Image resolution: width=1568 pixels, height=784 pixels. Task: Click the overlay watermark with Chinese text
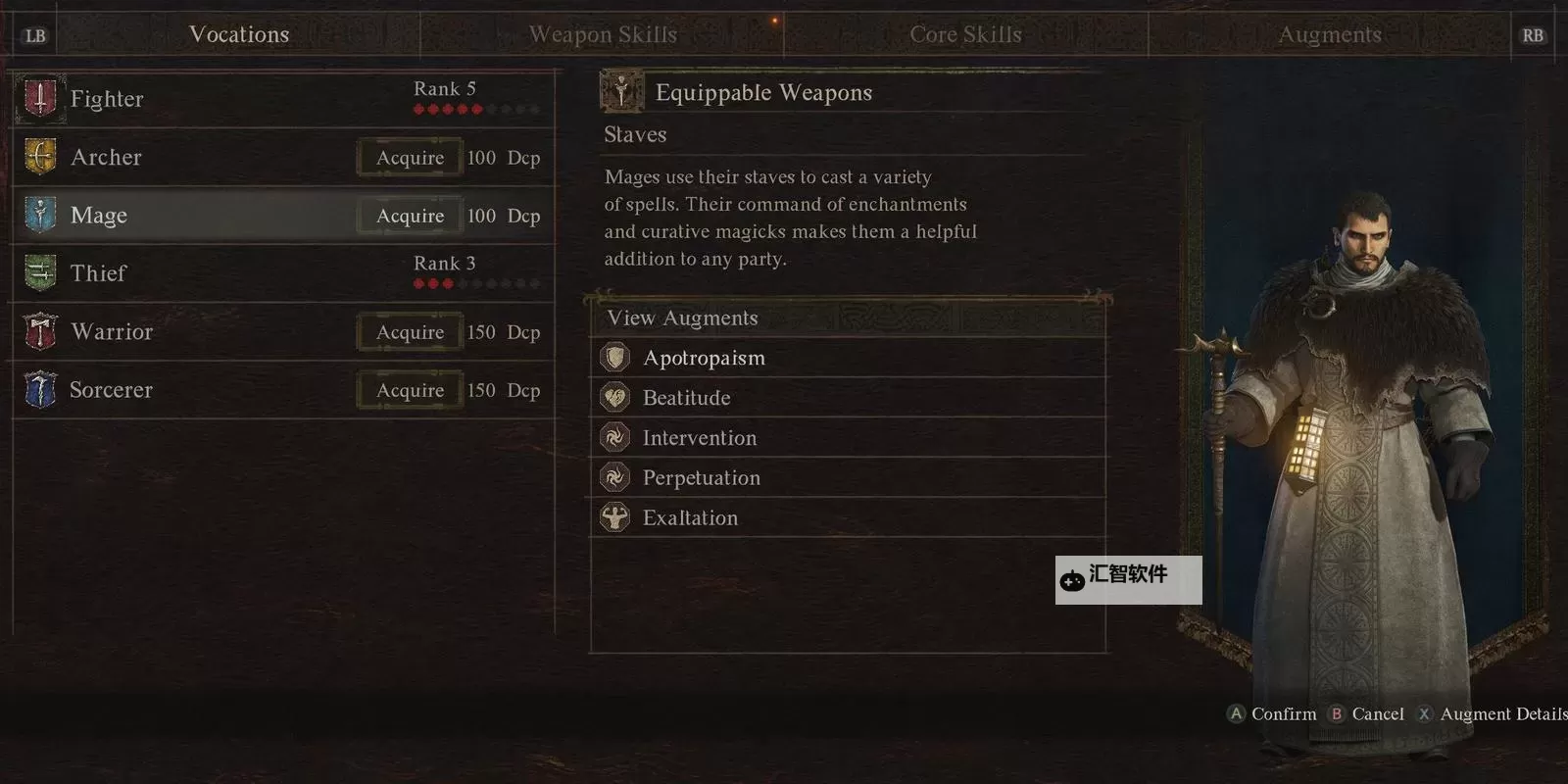pos(1128,579)
